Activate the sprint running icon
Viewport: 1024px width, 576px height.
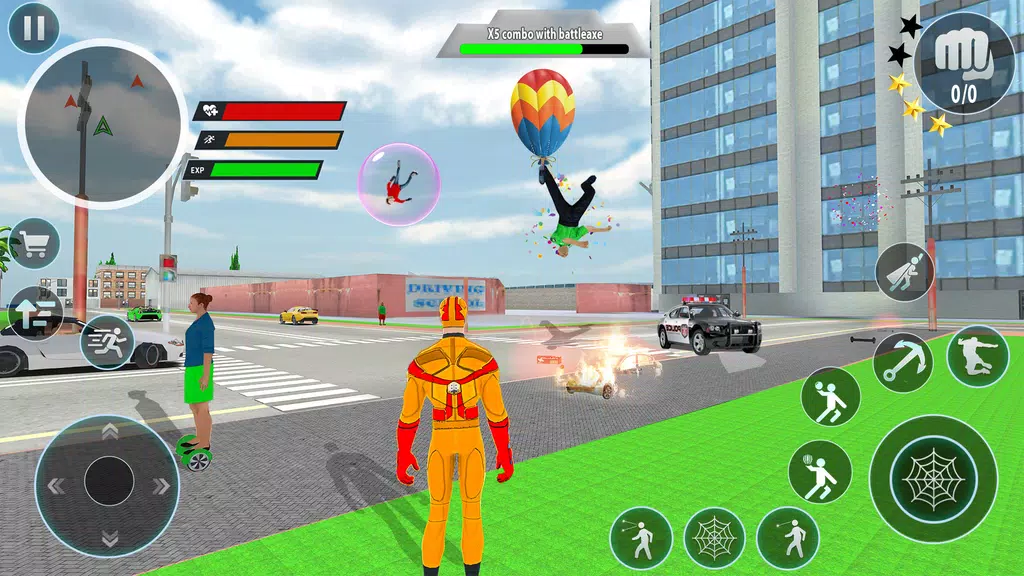coord(107,342)
